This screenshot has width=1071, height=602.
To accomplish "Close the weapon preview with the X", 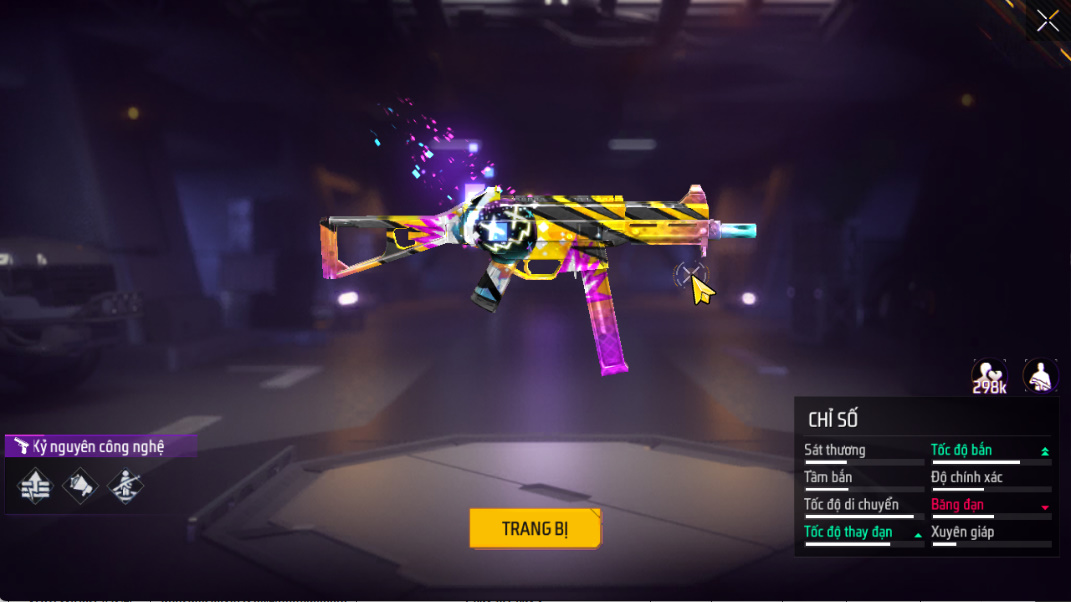I will click(1047, 21).
